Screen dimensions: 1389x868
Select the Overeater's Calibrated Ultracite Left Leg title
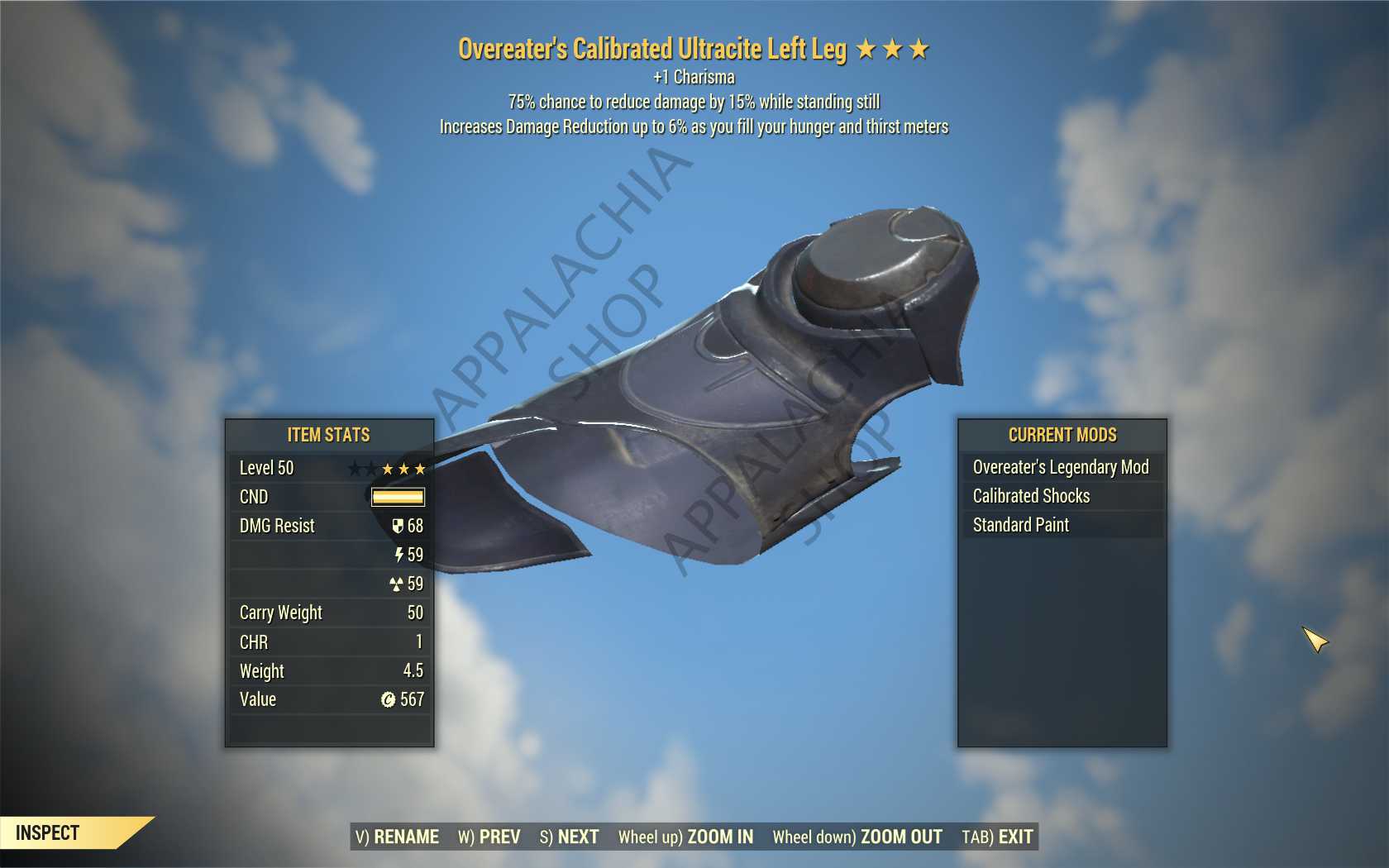(x=653, y=49)
